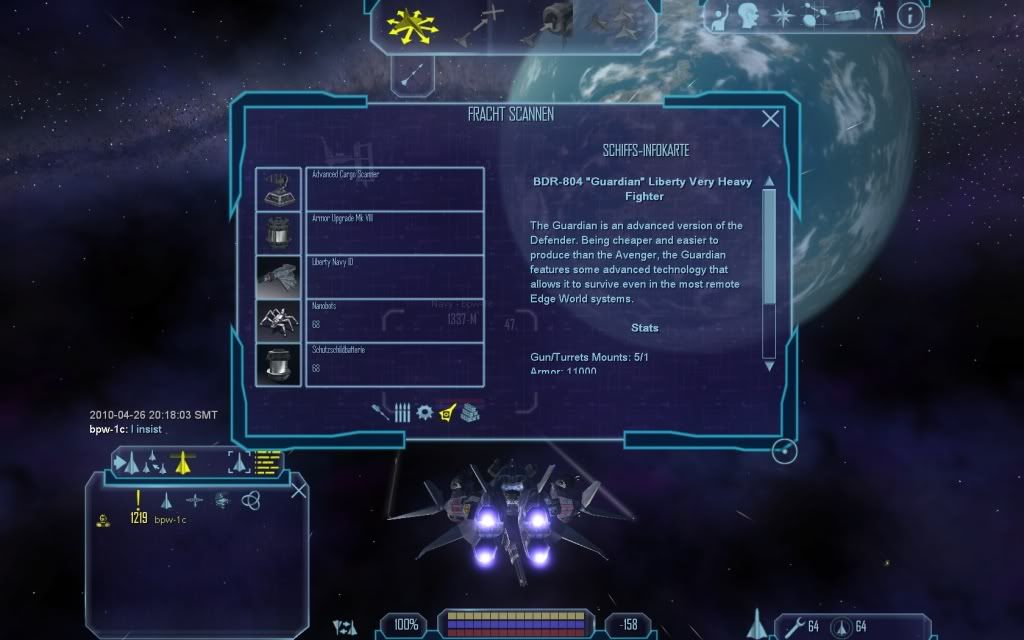Show the ammunition category (bullets icon)
The image size is (1024, 640).
click(402, 412)
